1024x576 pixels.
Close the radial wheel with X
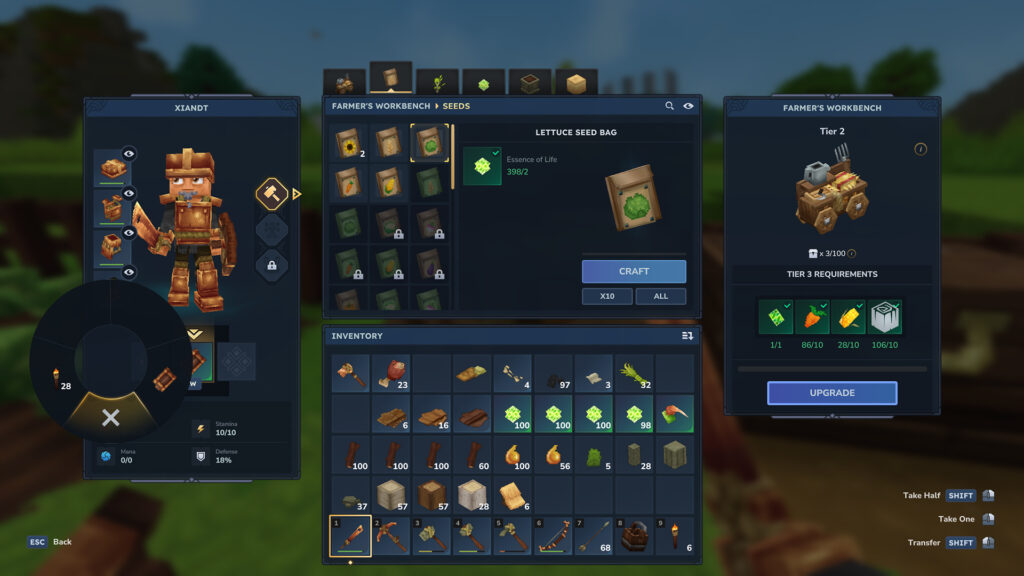(x=110, y=418)
